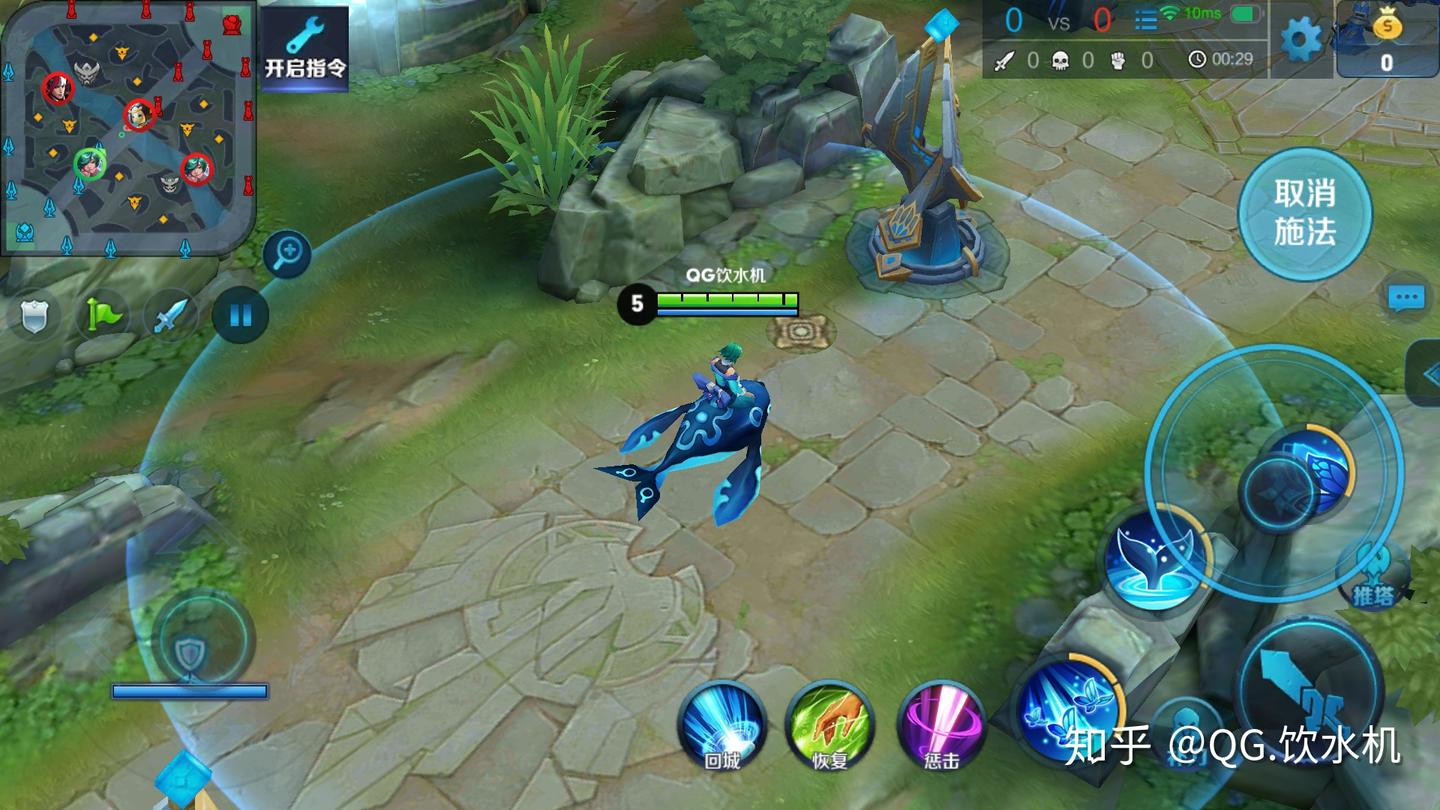Use the 恢复 restore skill
1440x810 pixels.
830,725
